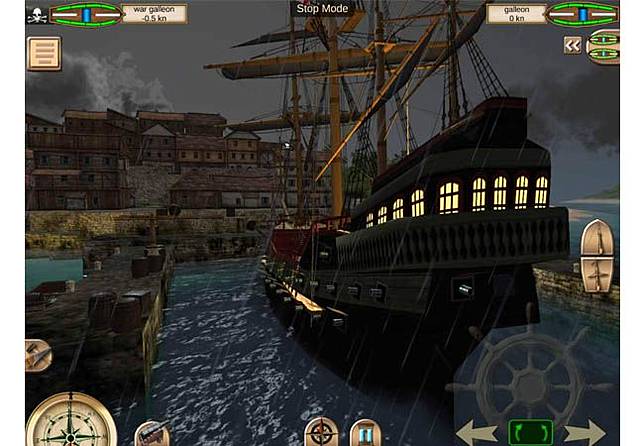Open the menu list button
644x446 pixels.
coord(43,53)
